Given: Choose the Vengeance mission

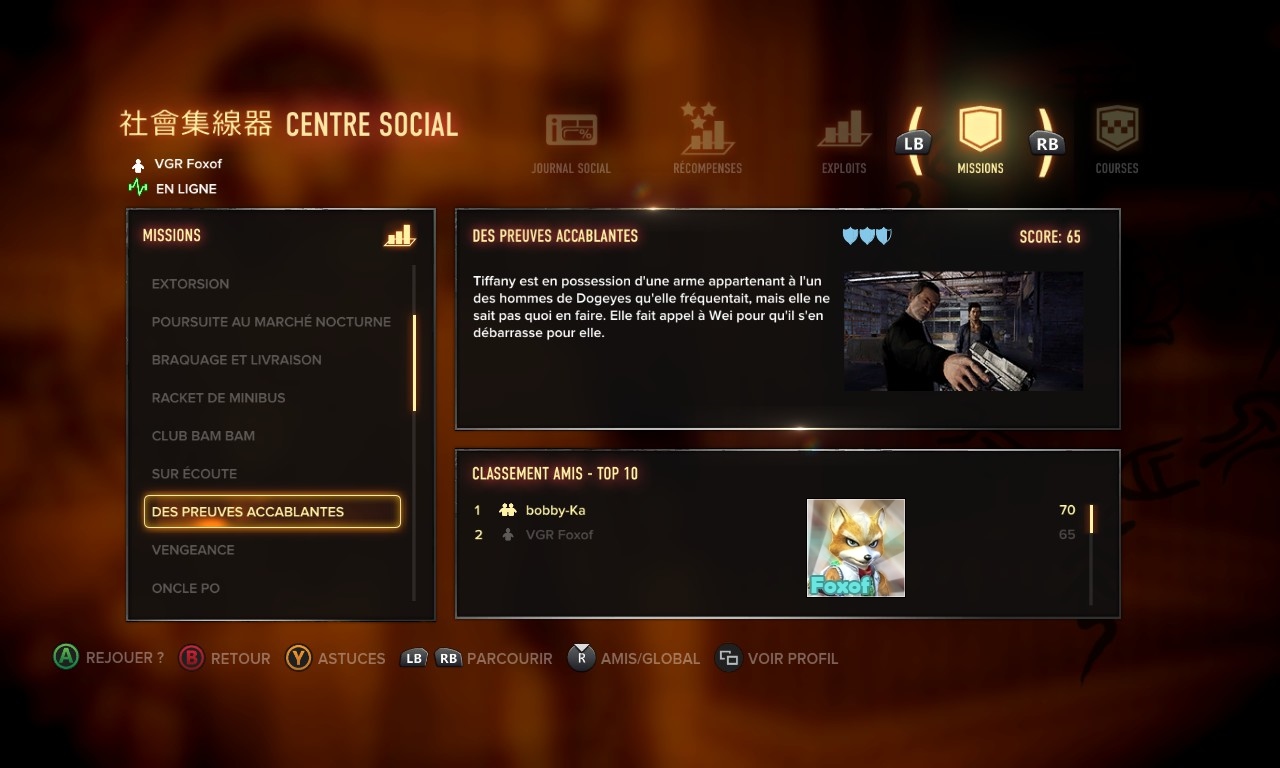Looking at the screenshot, I should point(193,550).
